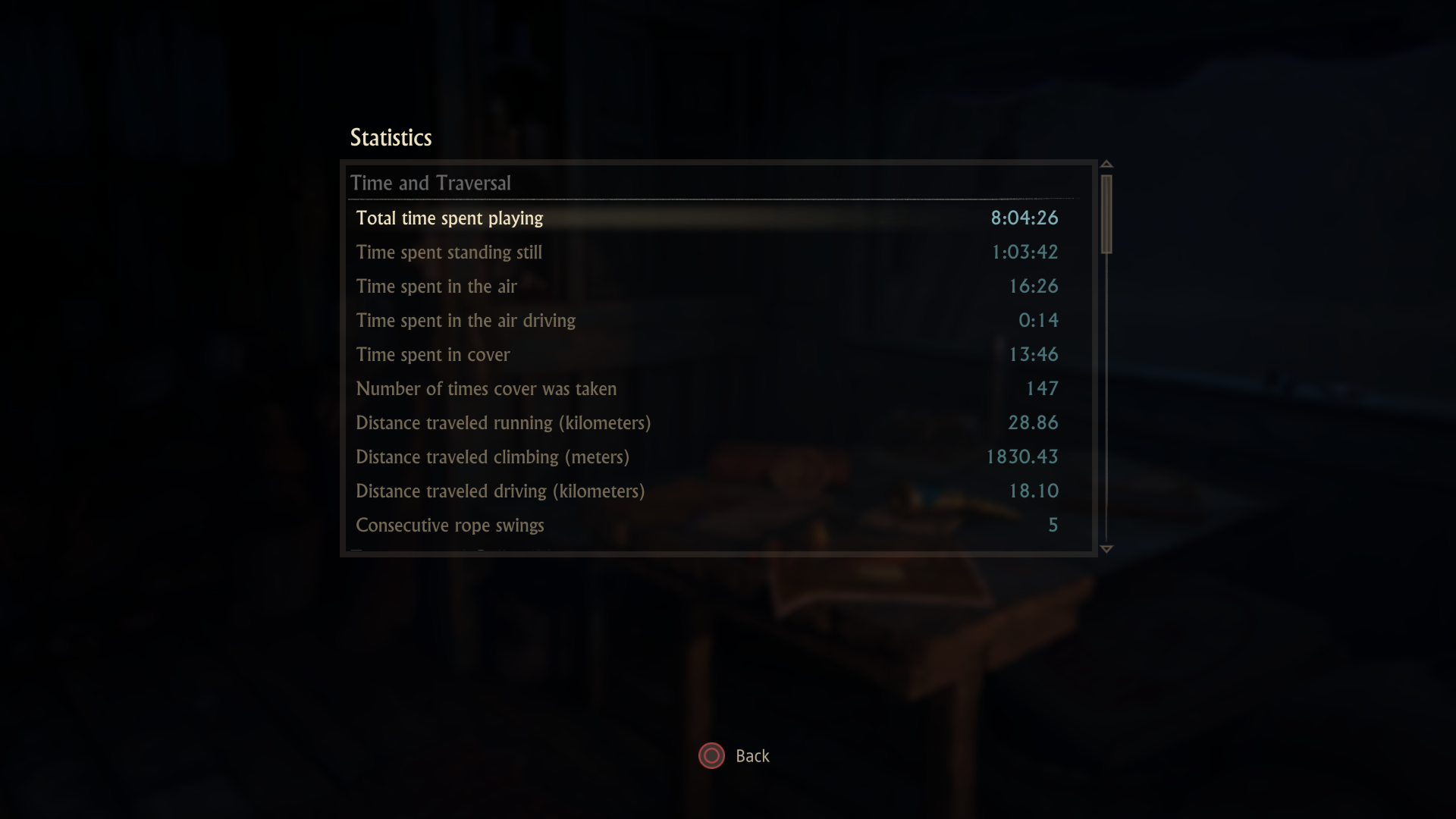Choose the Distance traveled driving row
This screenshot has width=1456, height=819.
(707, 491)
